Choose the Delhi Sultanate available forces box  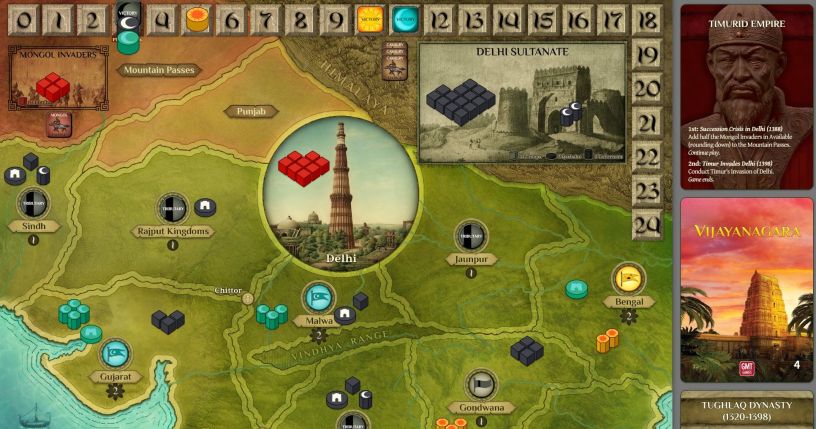(x=522, y=102)
